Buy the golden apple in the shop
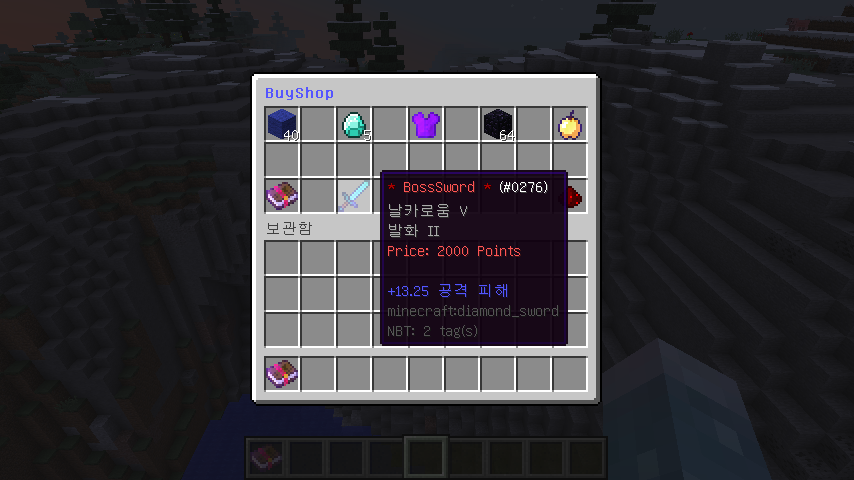This screenshot has height=480, width=854. (x=570, y=124)
